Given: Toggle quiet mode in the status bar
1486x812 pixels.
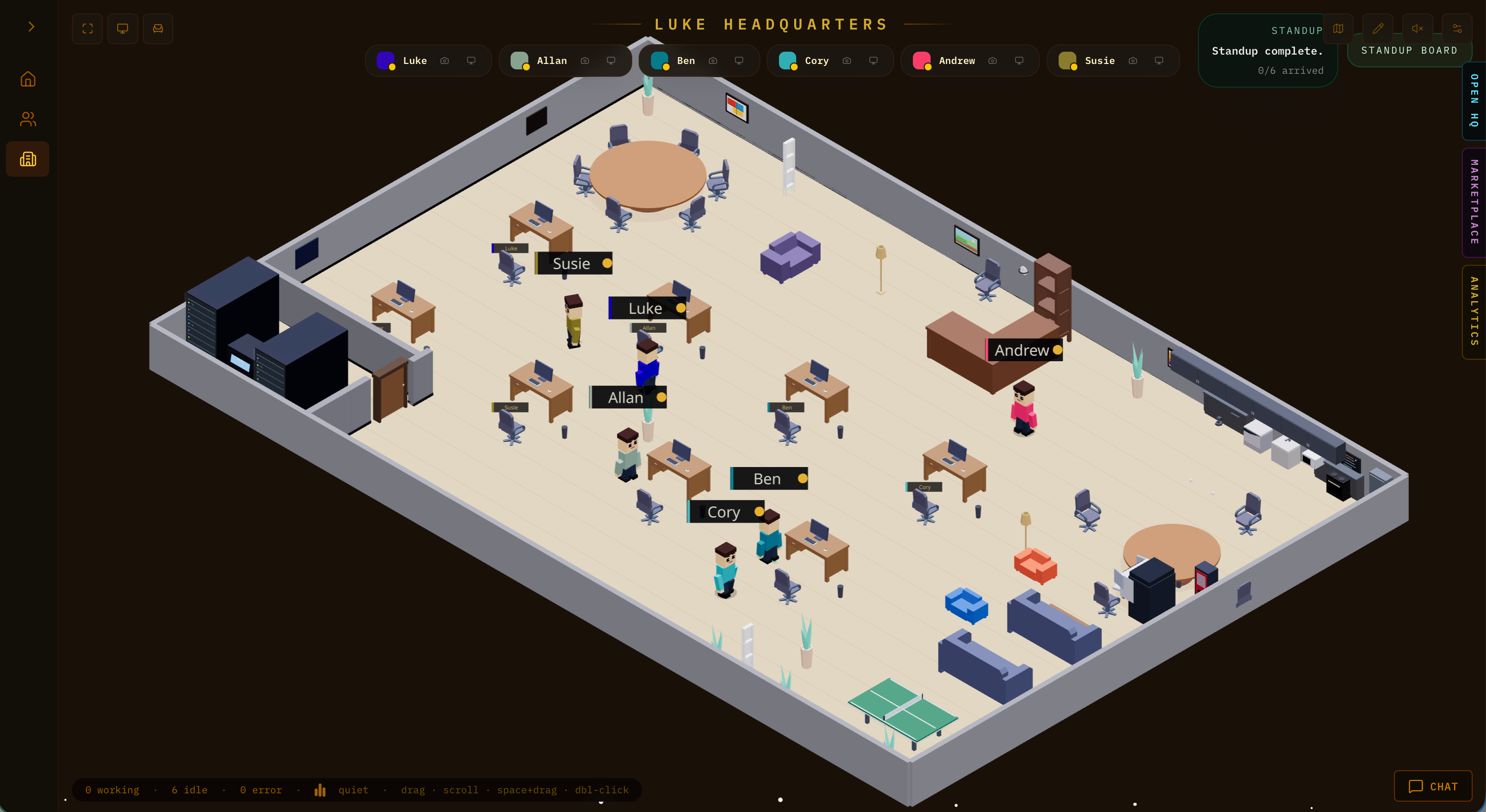Looking at the screenshot, I should [354, 790].
